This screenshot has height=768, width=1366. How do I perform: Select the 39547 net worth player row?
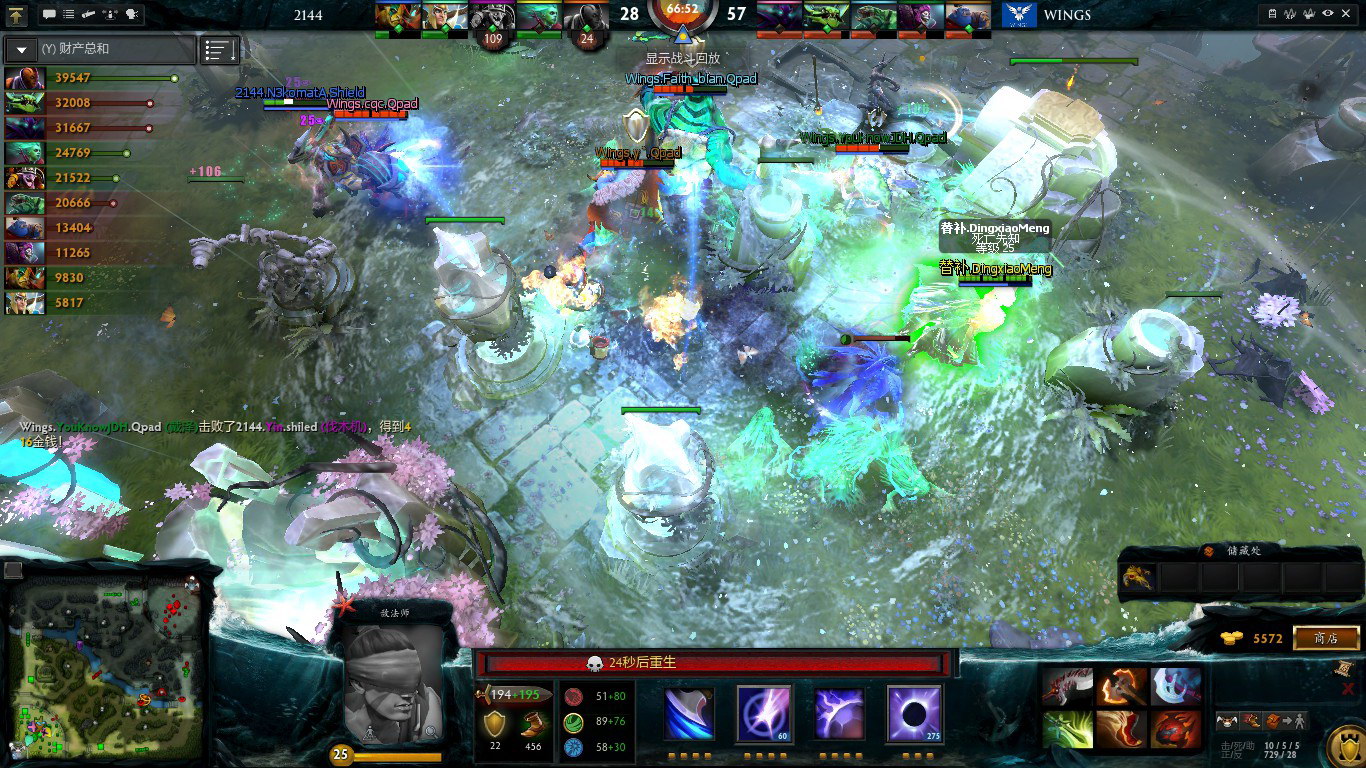click(x=92, y=78)
